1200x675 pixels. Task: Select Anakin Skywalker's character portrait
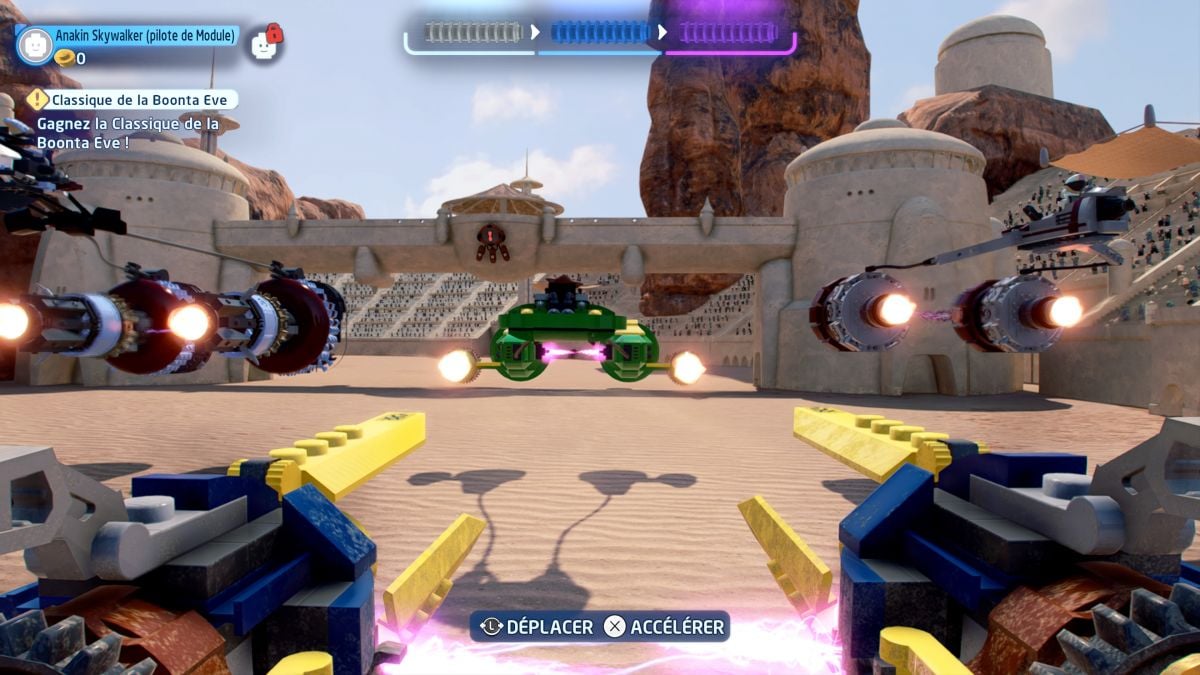click(x=35, y=45)
